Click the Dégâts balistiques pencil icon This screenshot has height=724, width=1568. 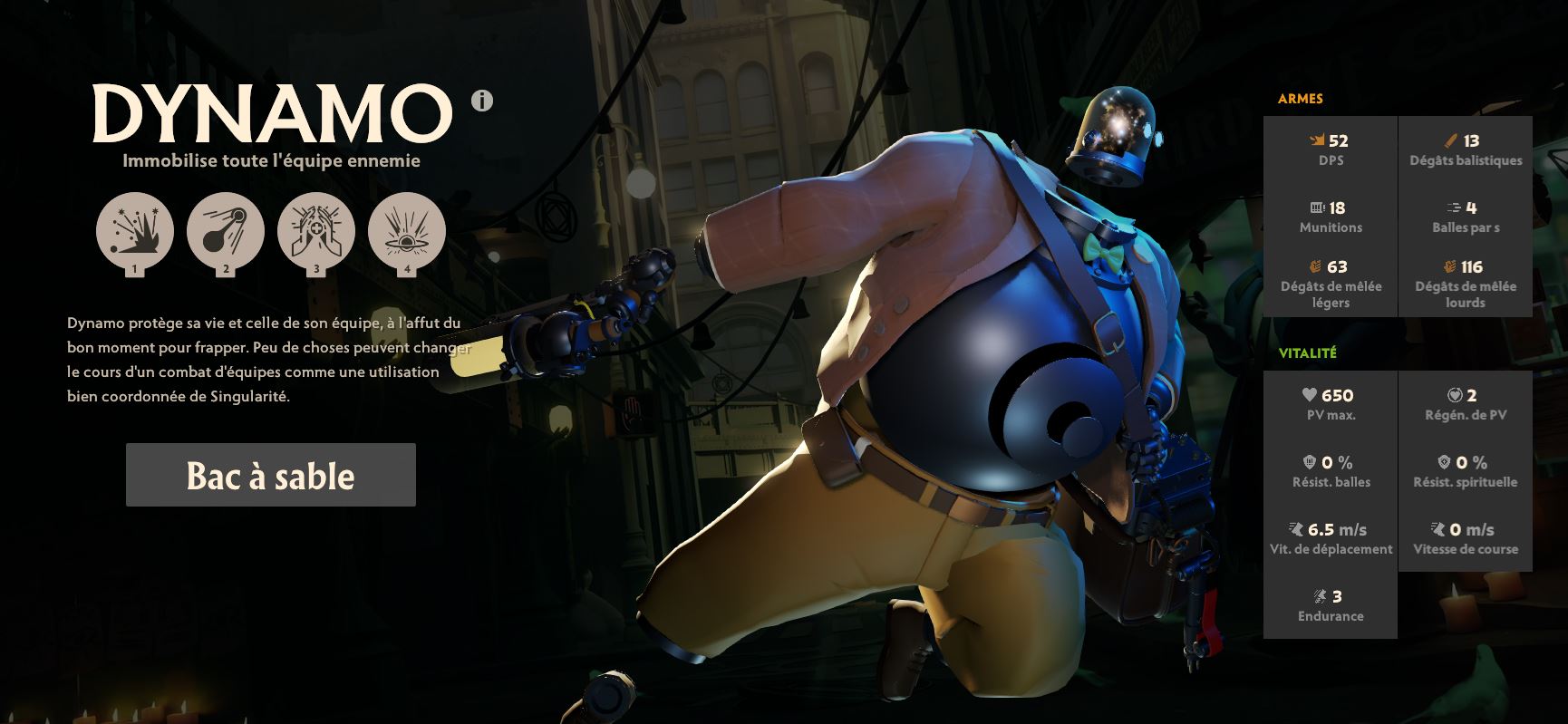point(1447,140)
